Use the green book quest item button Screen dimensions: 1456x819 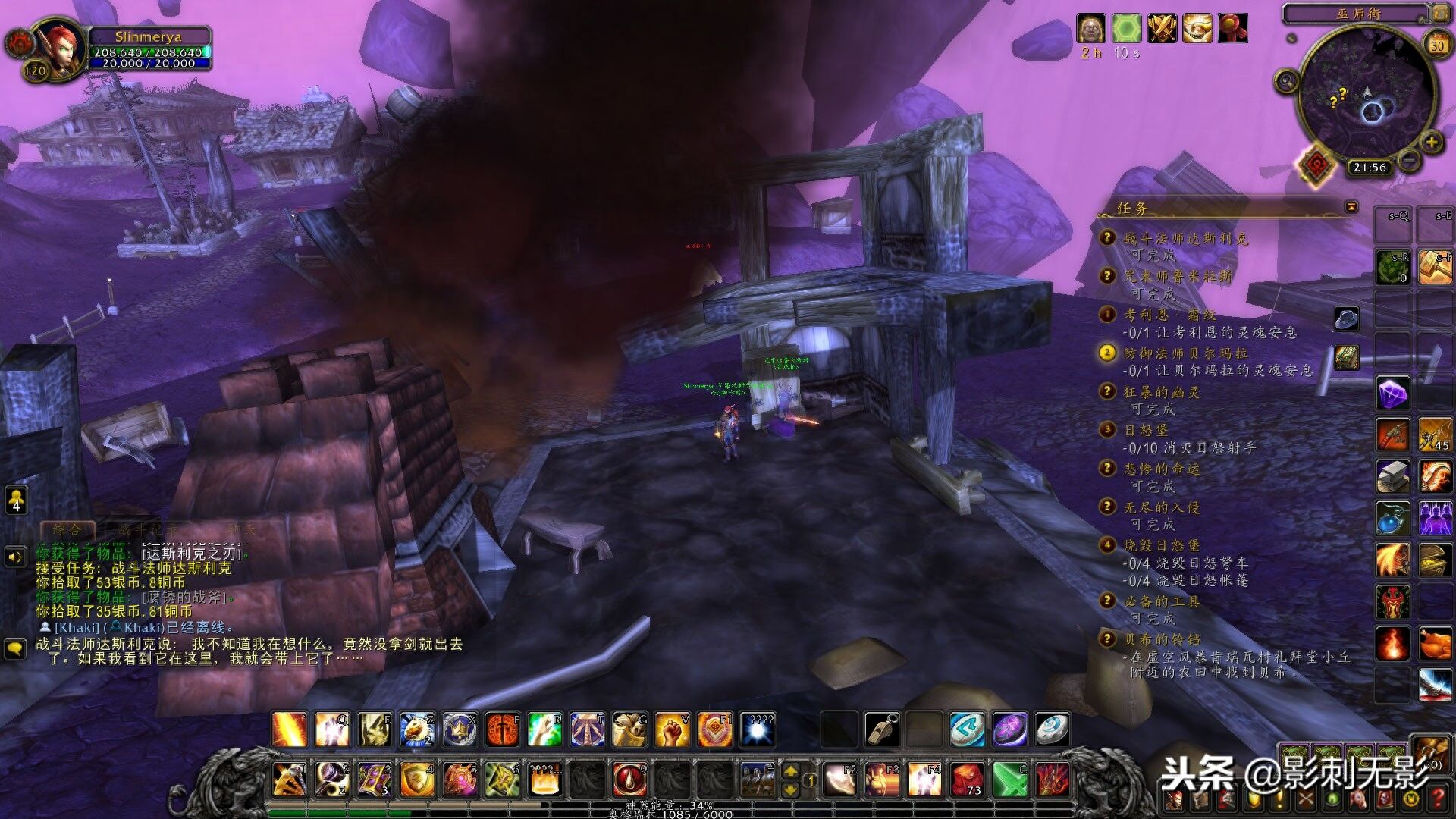point(1347,356)
